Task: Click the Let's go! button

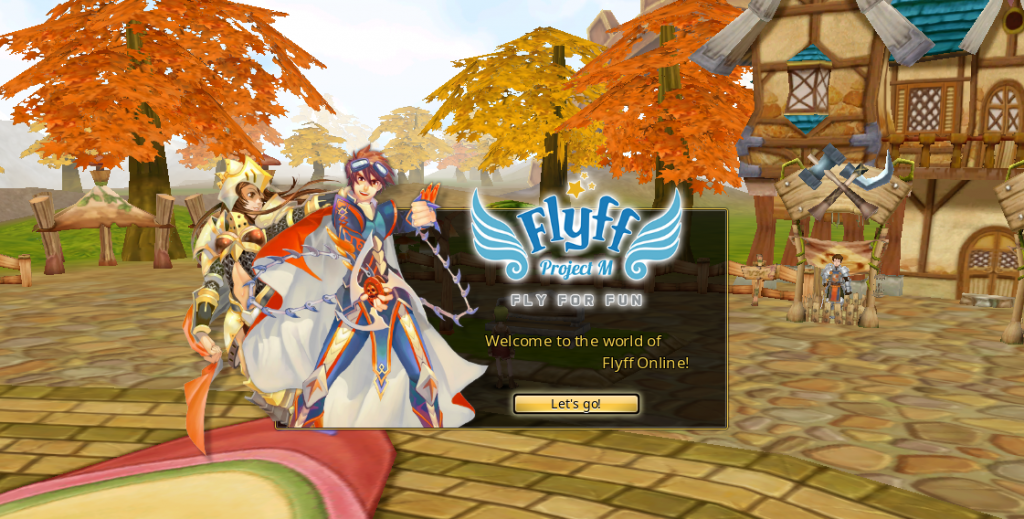Action: pos(576,404)
